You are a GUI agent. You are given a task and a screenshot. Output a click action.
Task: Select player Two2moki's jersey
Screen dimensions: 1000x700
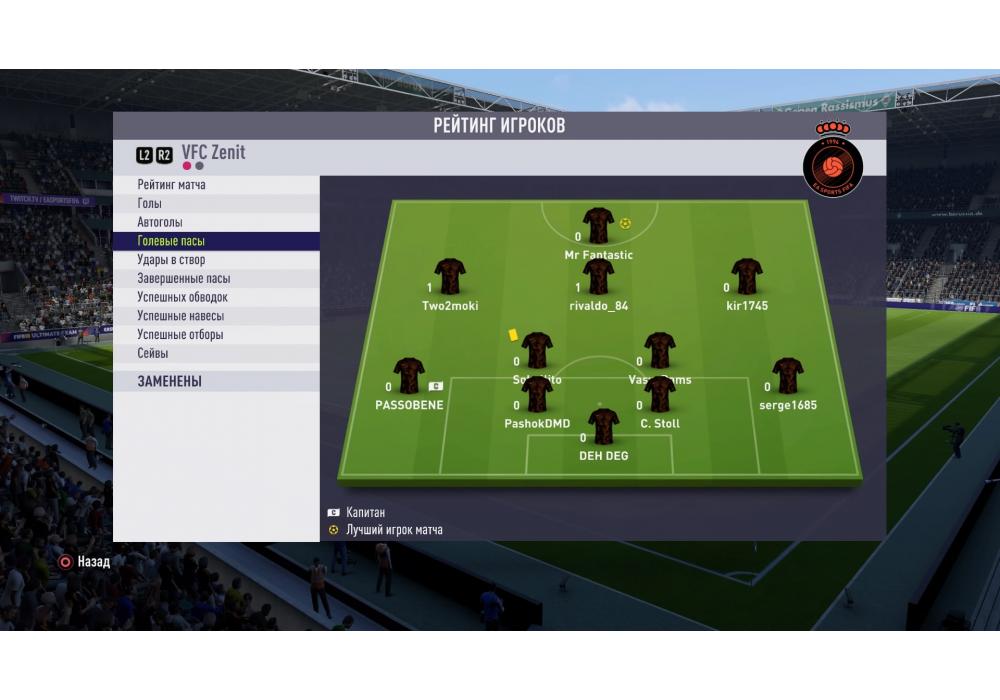point(450,277)
